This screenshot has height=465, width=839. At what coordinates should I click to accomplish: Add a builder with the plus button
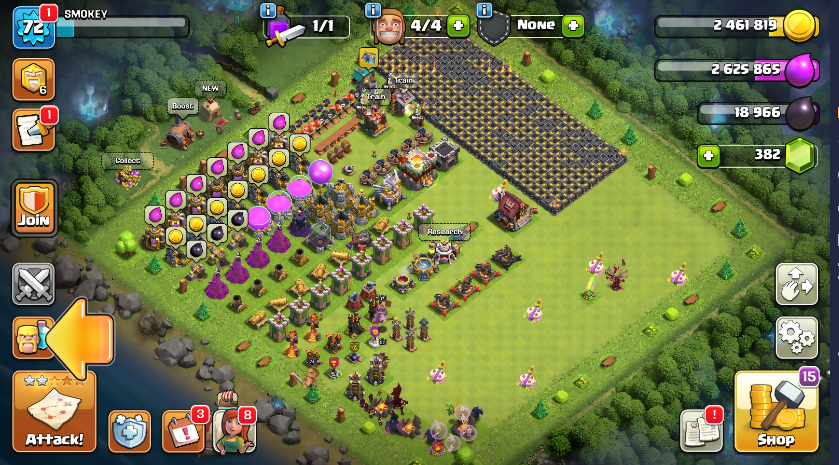[458, 25]
